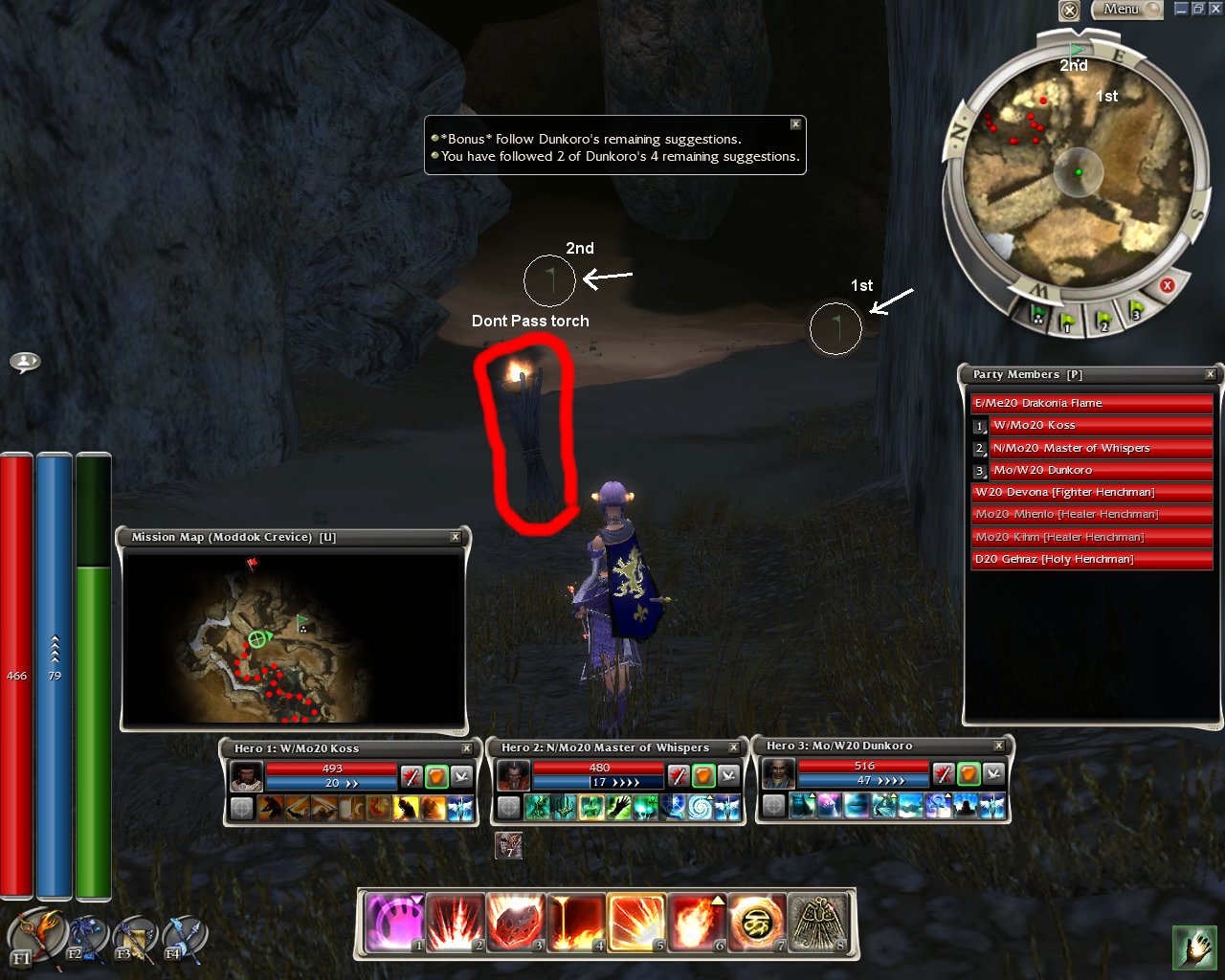Screen dimensions: 1225x980
Task: Close the Mission Map window
Action: click(x=456, y=538)
